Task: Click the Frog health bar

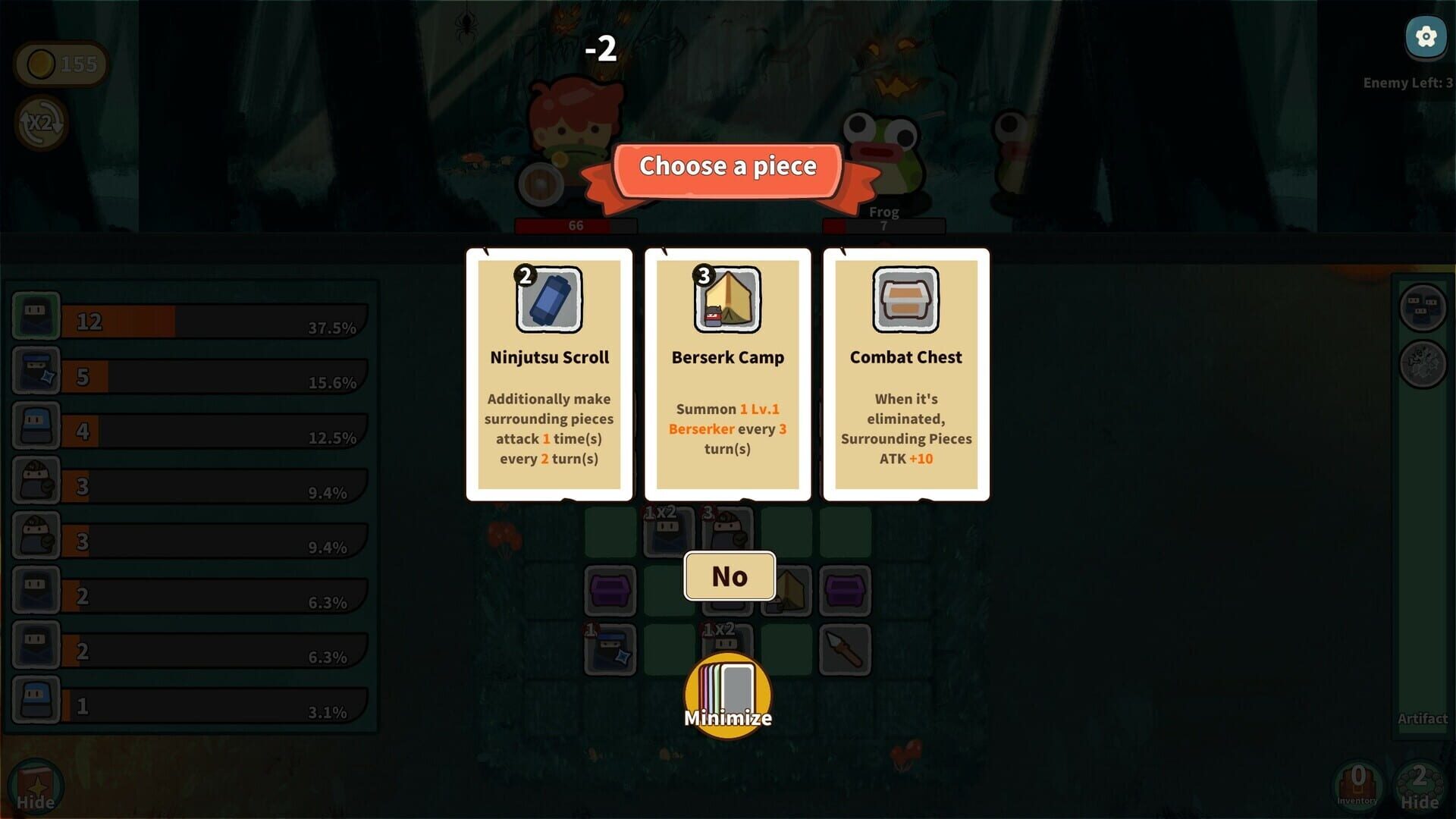Action: point(883,225)
